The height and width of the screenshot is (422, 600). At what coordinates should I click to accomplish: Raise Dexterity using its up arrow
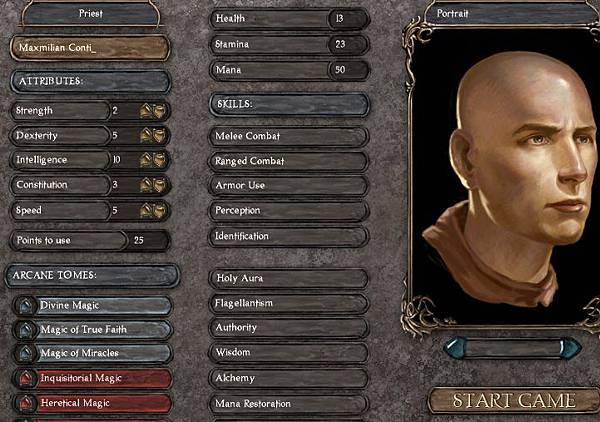146,136
